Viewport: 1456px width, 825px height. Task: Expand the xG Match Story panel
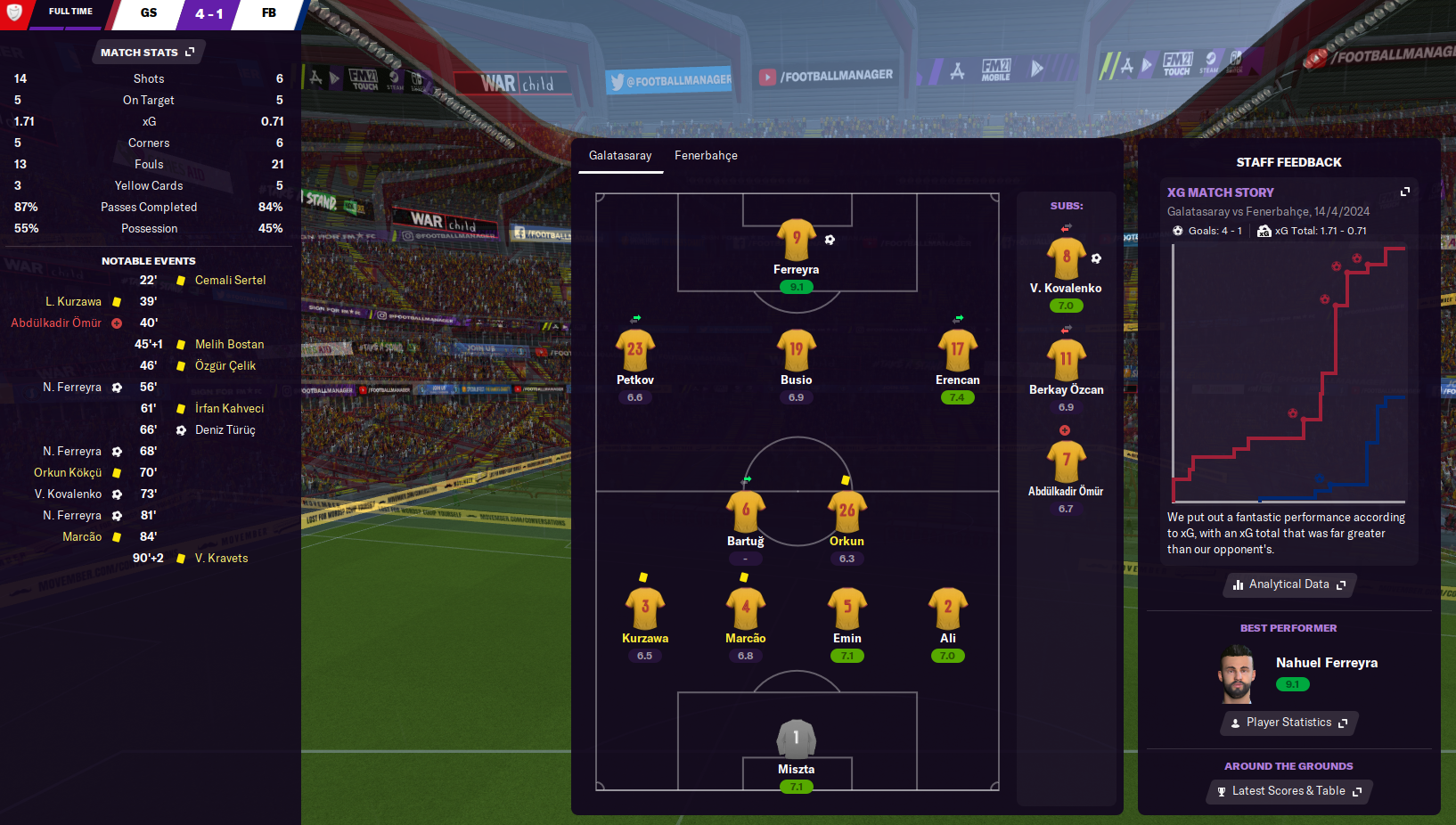[x=1405, y=192]
